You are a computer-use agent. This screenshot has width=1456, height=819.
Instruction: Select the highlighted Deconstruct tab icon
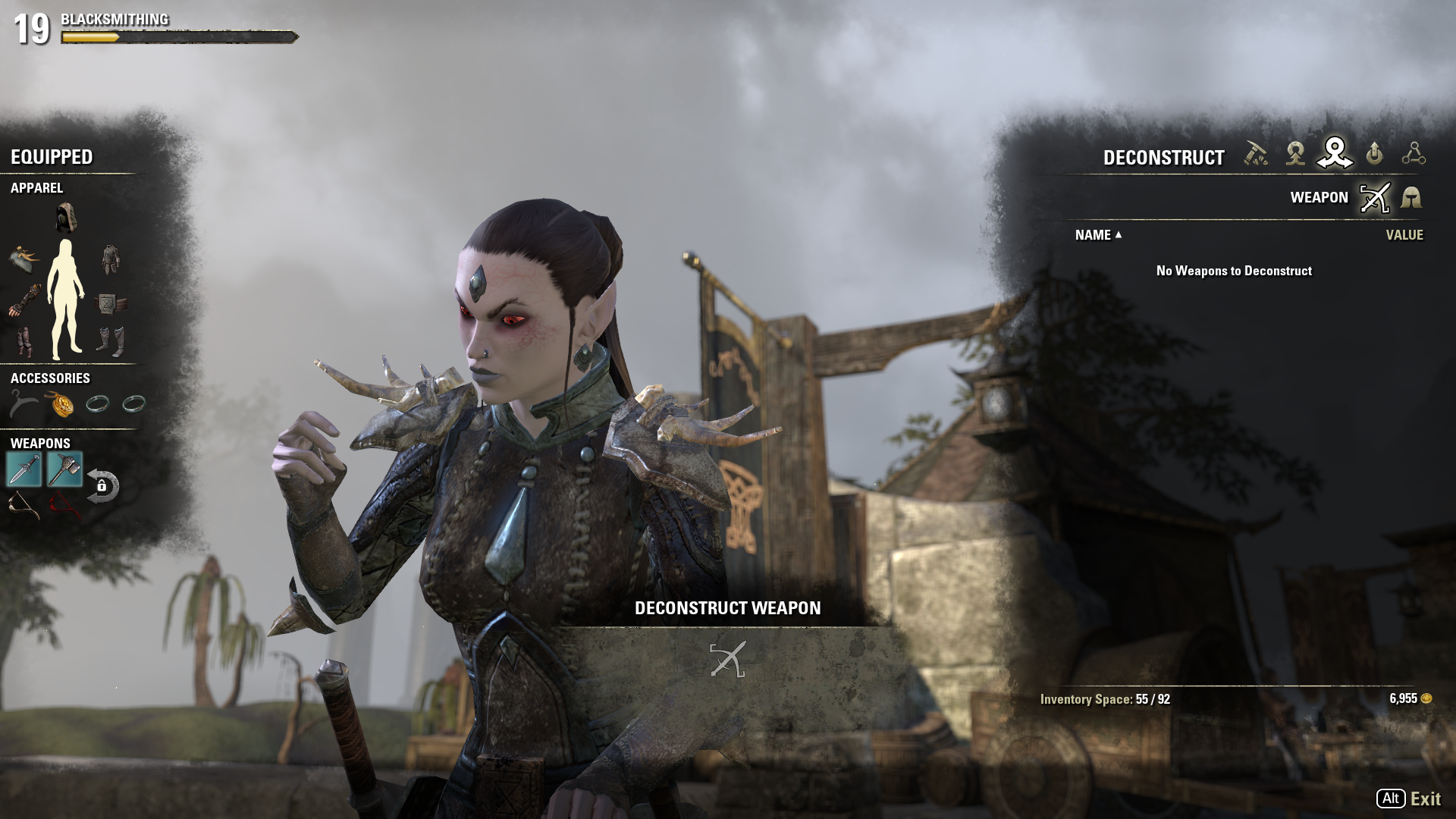pos(1335,153)
